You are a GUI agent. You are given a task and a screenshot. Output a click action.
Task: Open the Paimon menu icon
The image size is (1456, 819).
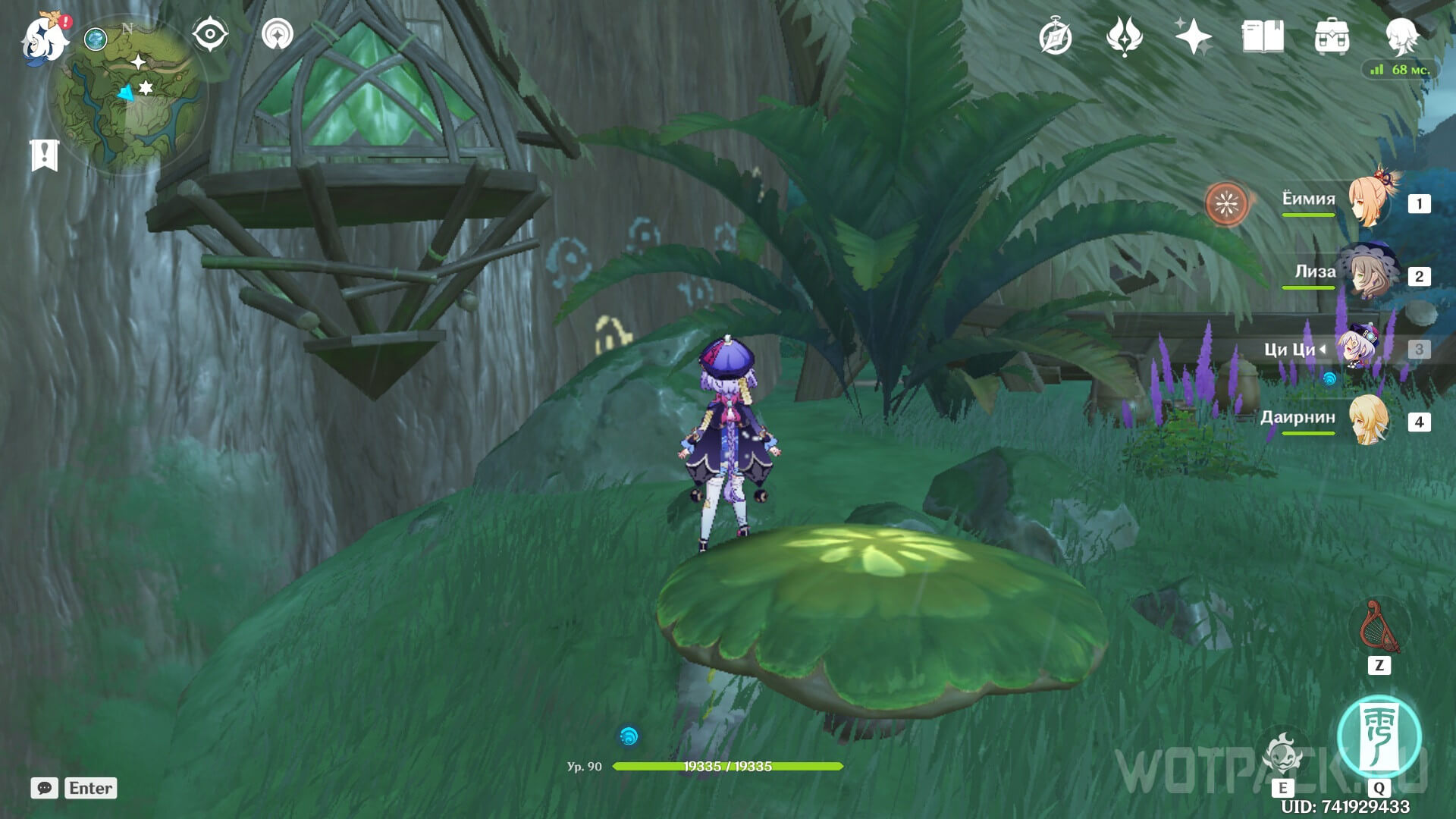(44, 38)
